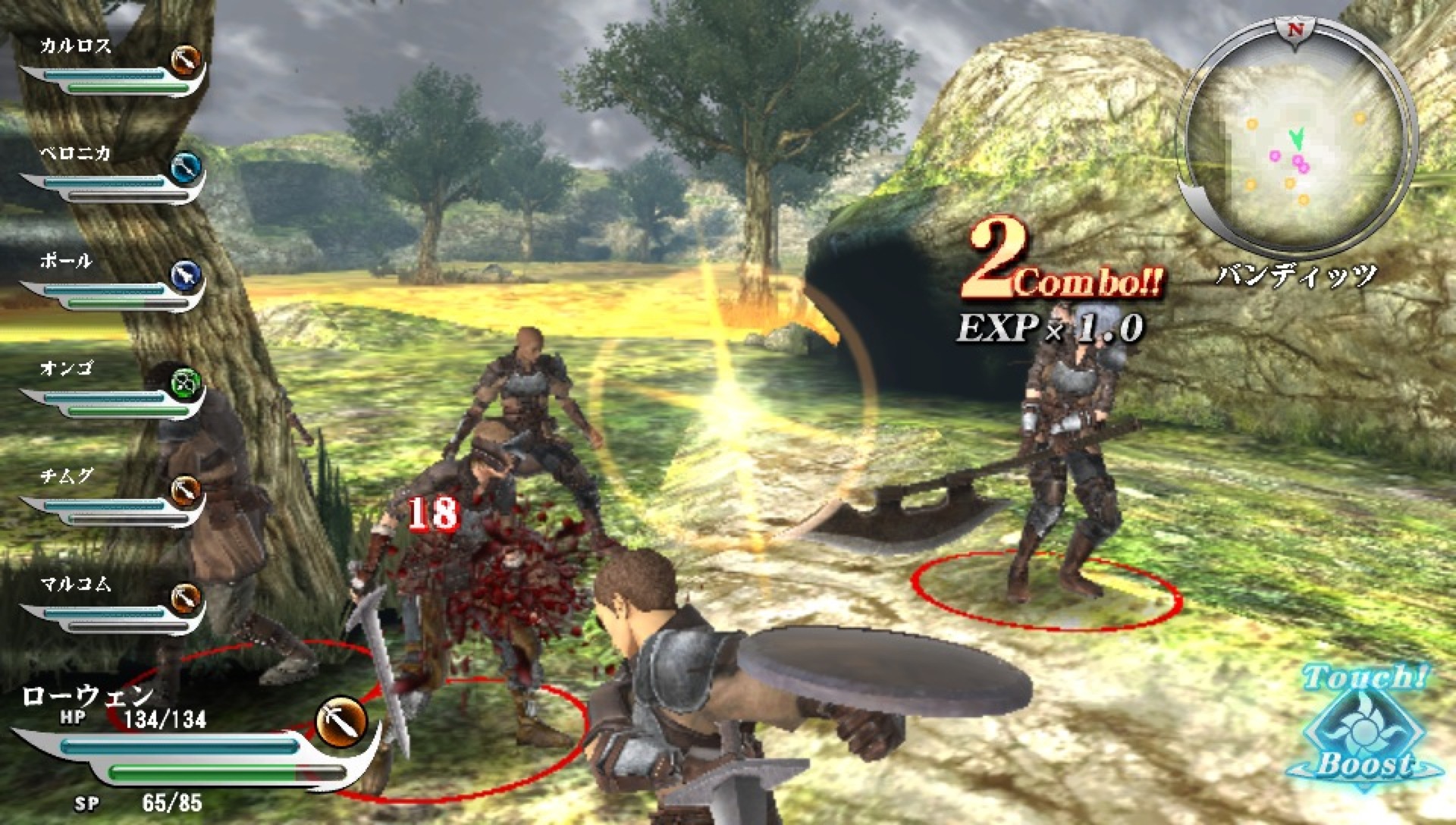Click the green player arrow on the minimap
The image size is (1456, 825).
[x=1296, y=138]
